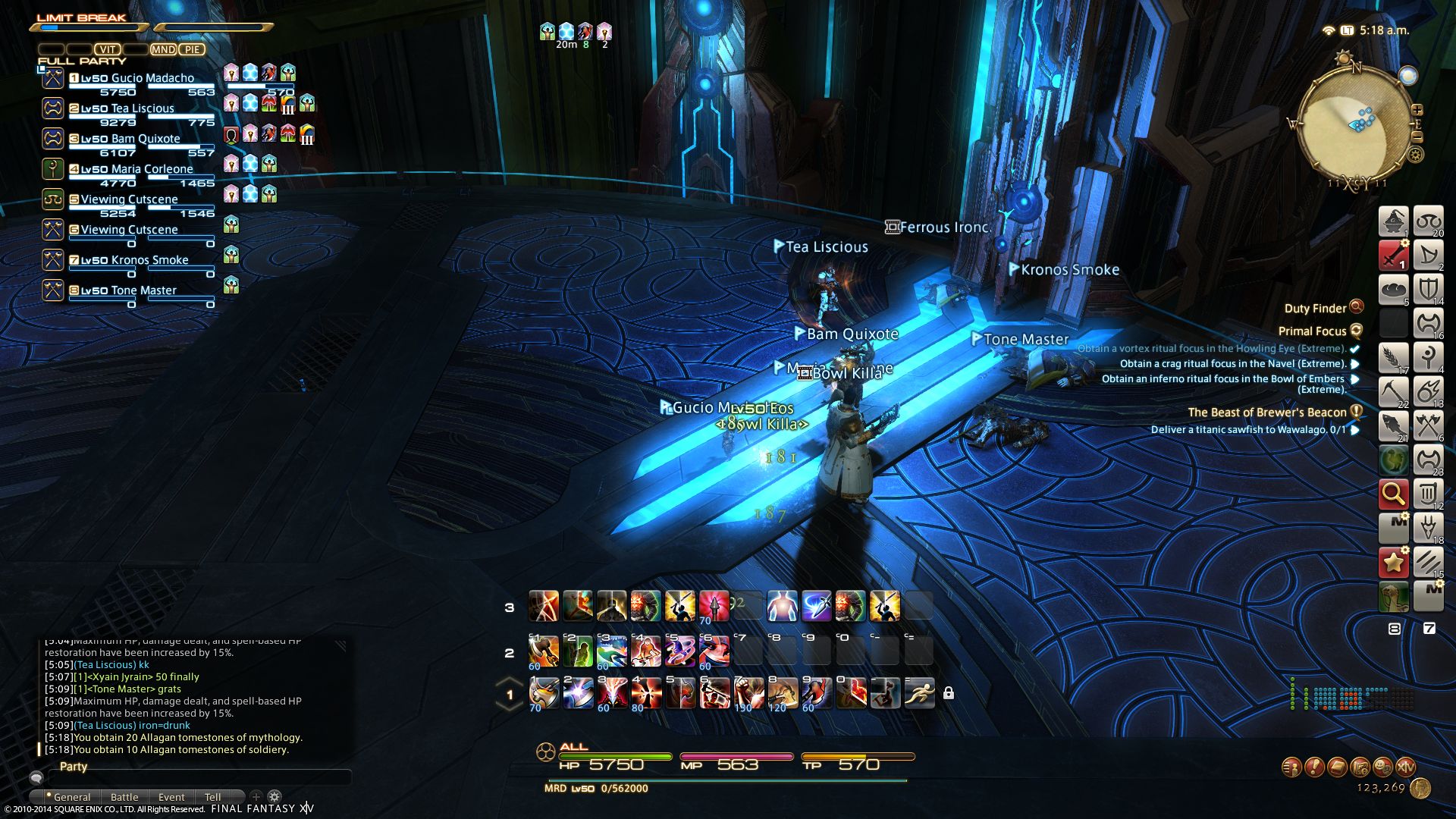Open the Character menu button
The width and height of the screenshot is (1456, 819).
pos(1291,767)
